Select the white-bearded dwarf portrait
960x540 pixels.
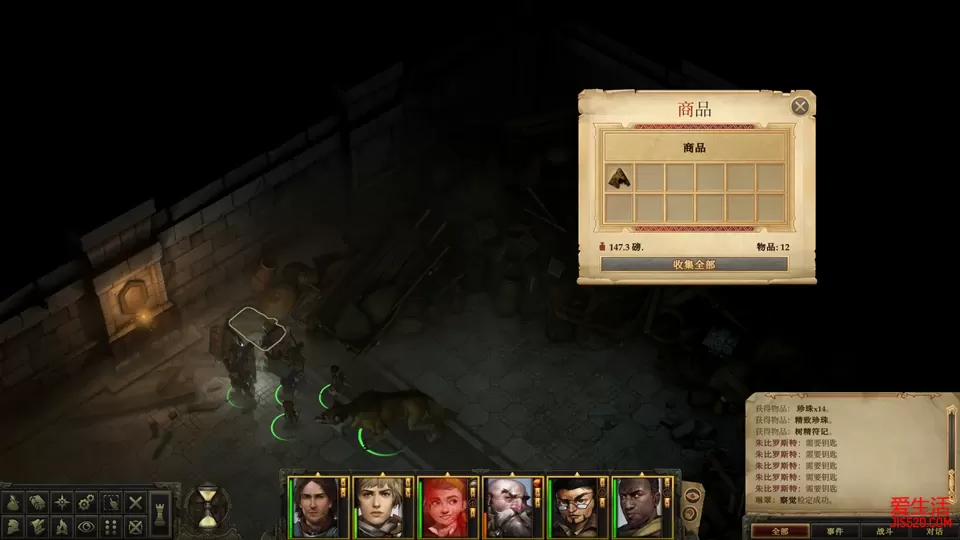click(x=510, y=506)
